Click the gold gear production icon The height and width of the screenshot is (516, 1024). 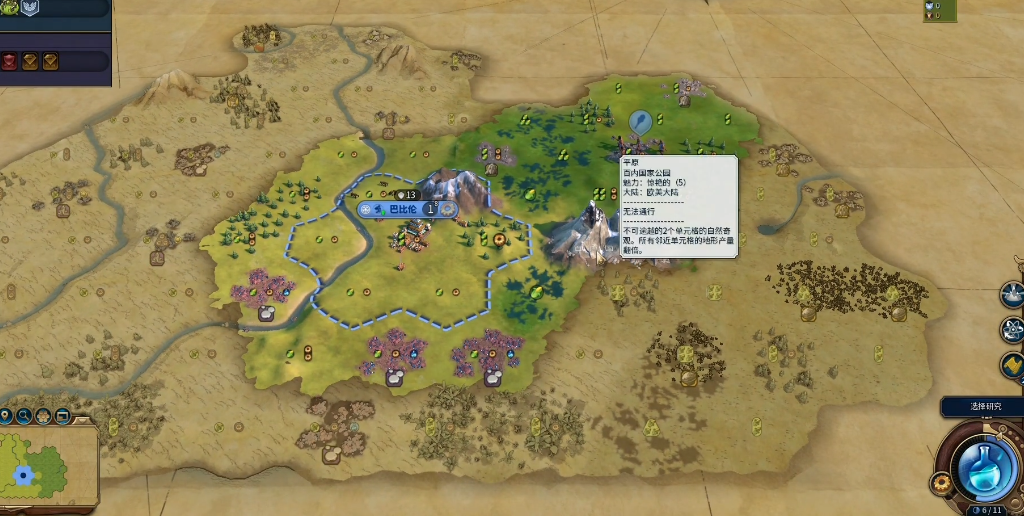(x=940, y=485)
